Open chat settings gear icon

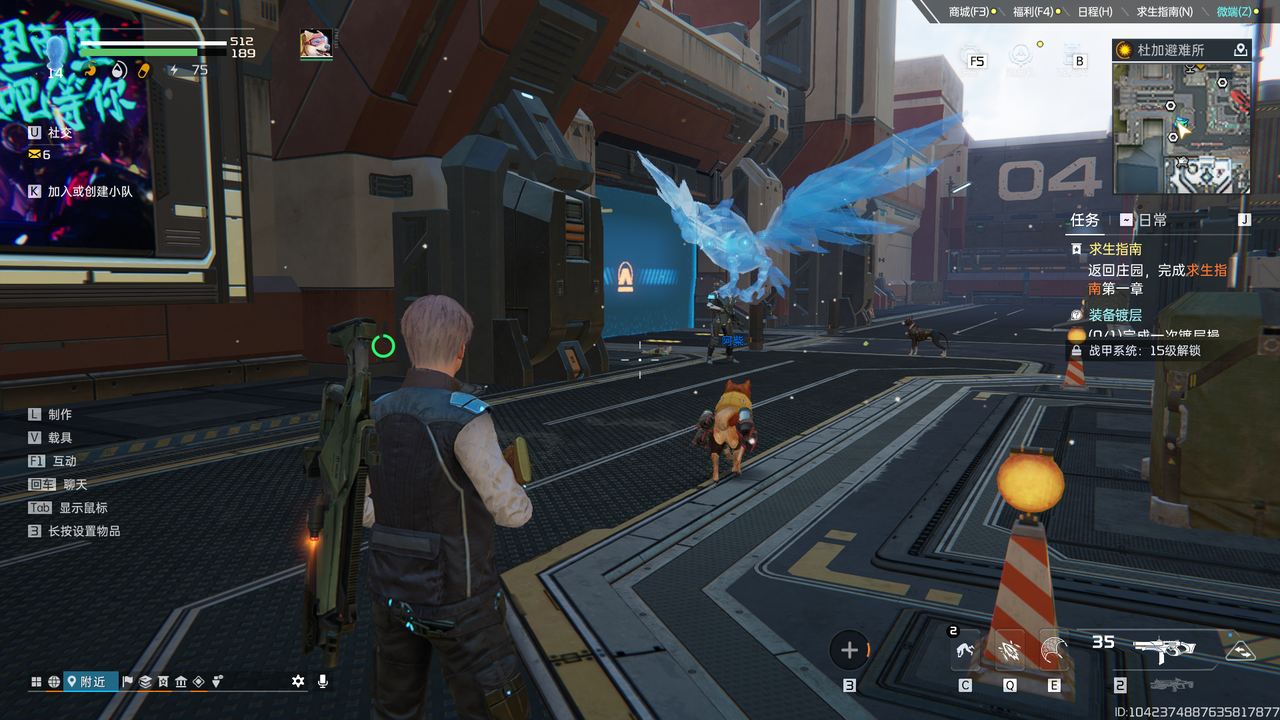click(x=297, y=681)
